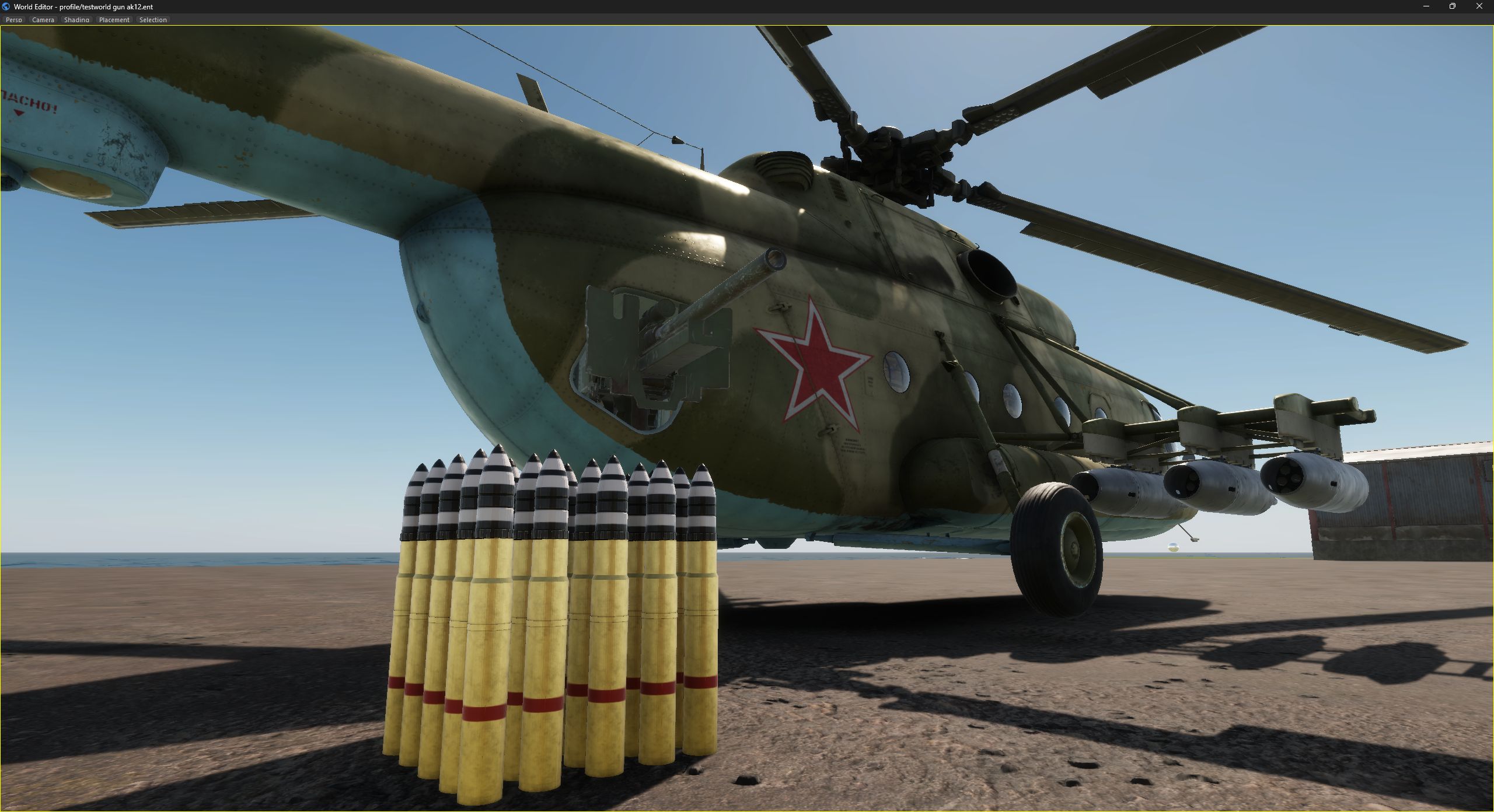
Task: Open the Placement menu
Action: (114, 20)
